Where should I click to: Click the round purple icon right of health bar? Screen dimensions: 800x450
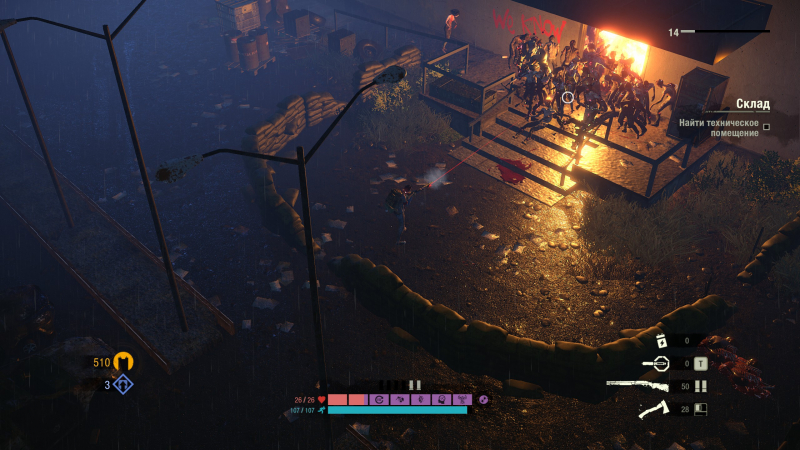484,399
